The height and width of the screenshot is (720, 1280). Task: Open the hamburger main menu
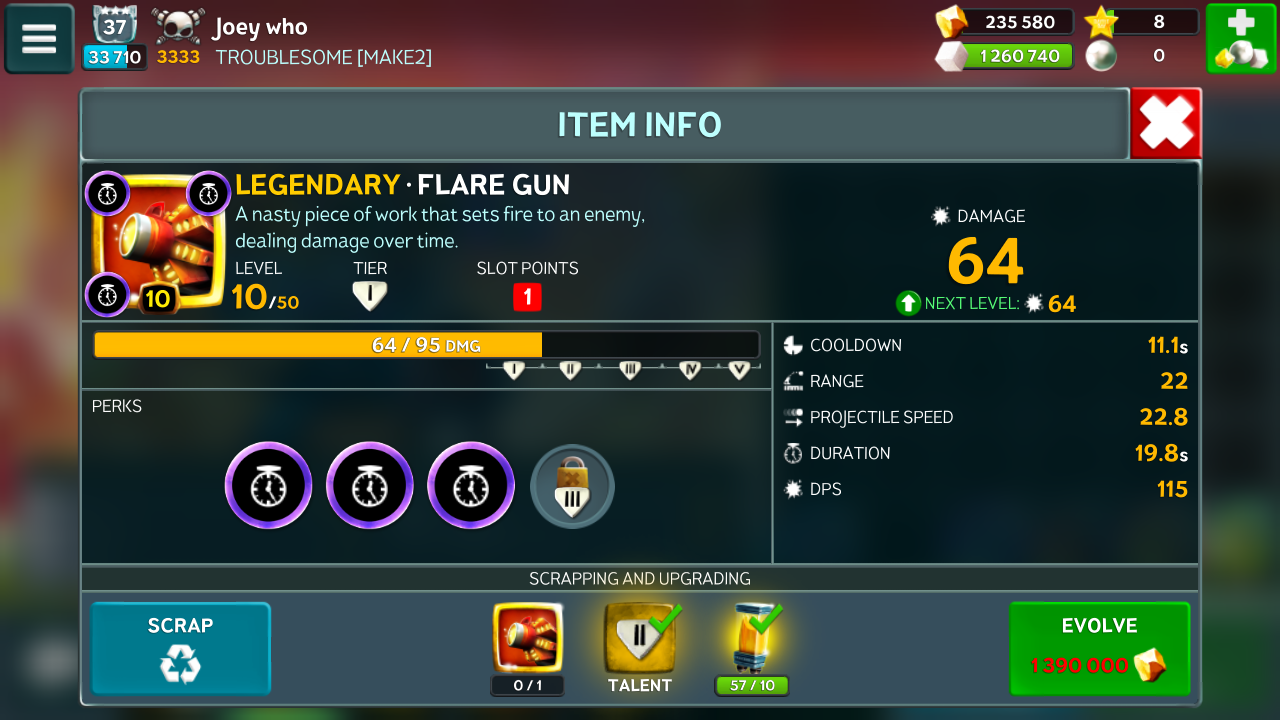[39, 39]
